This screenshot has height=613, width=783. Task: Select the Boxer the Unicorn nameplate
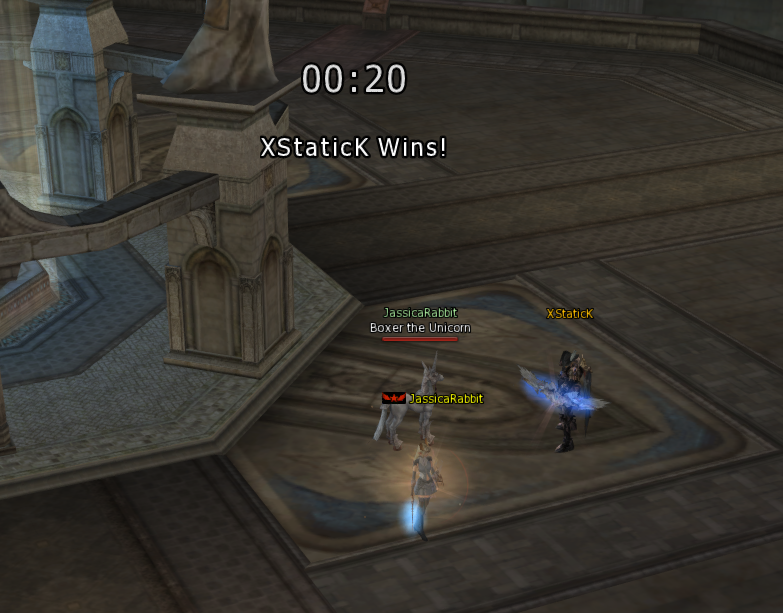(420, 328)
